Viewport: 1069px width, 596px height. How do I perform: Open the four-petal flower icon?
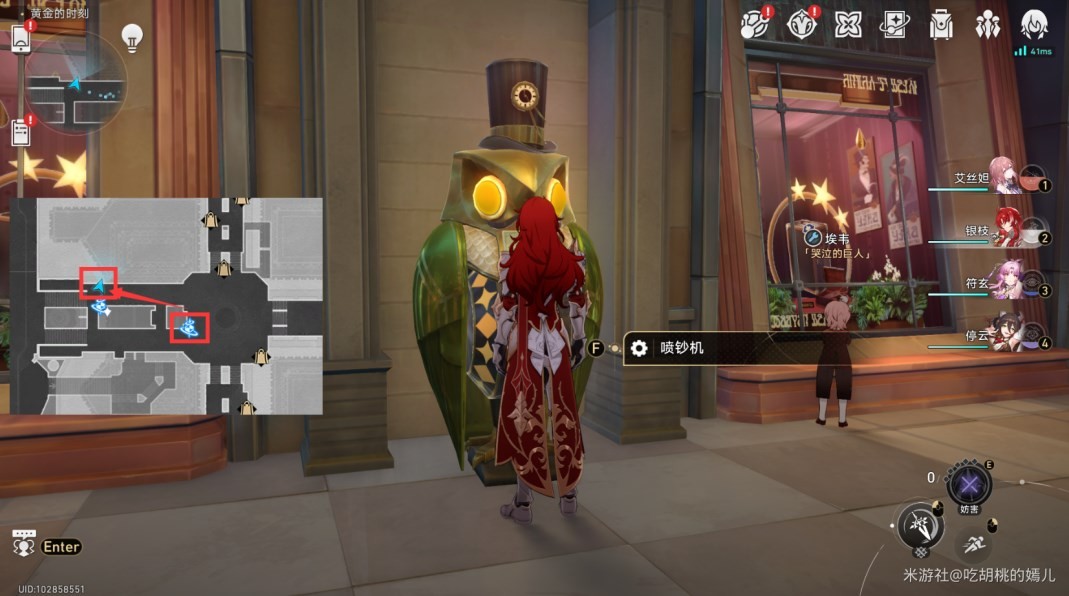(848, 24)
